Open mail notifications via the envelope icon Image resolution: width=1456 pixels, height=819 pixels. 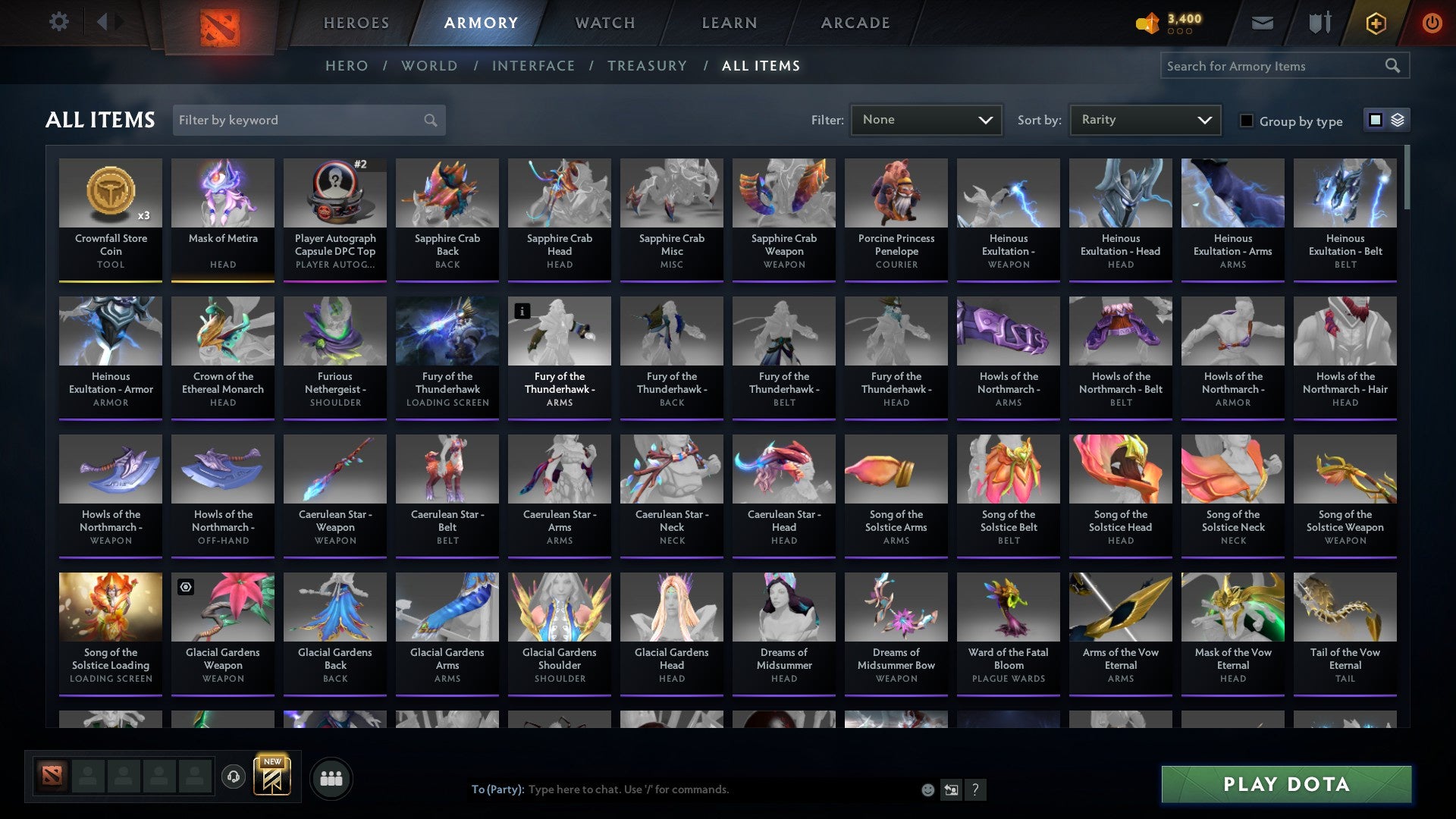tap(1262, 23)
